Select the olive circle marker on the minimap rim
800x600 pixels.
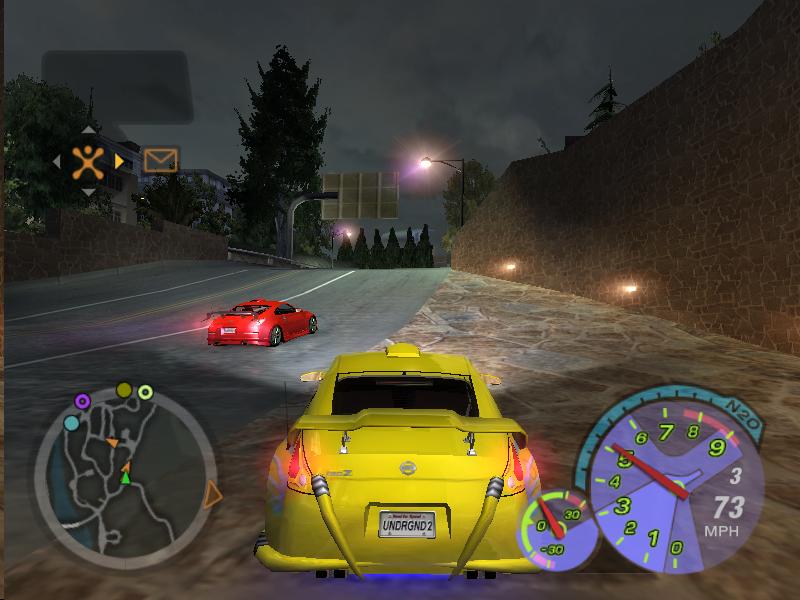[x=124, y=389]
